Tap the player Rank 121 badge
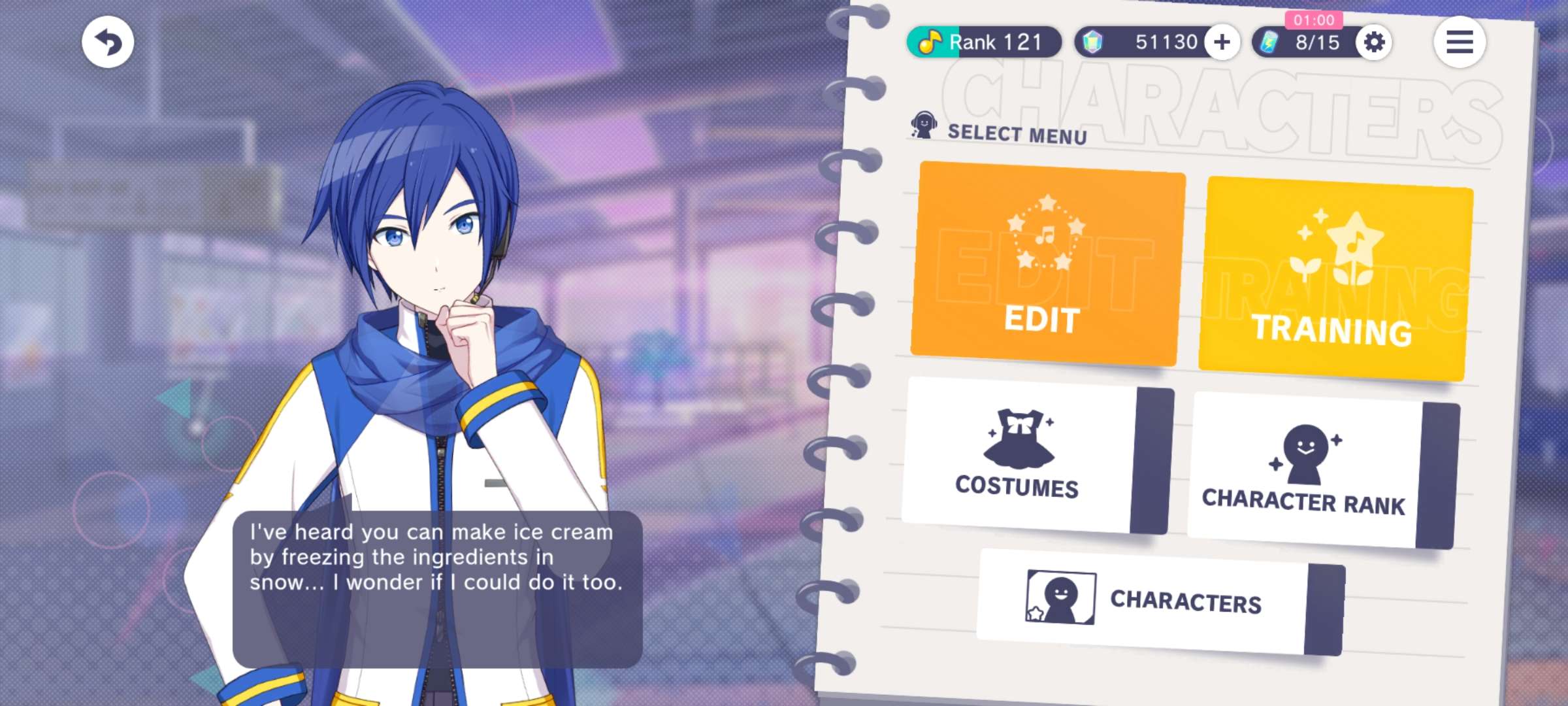Viewport: 1568px width, 706px height. [983, 42]
